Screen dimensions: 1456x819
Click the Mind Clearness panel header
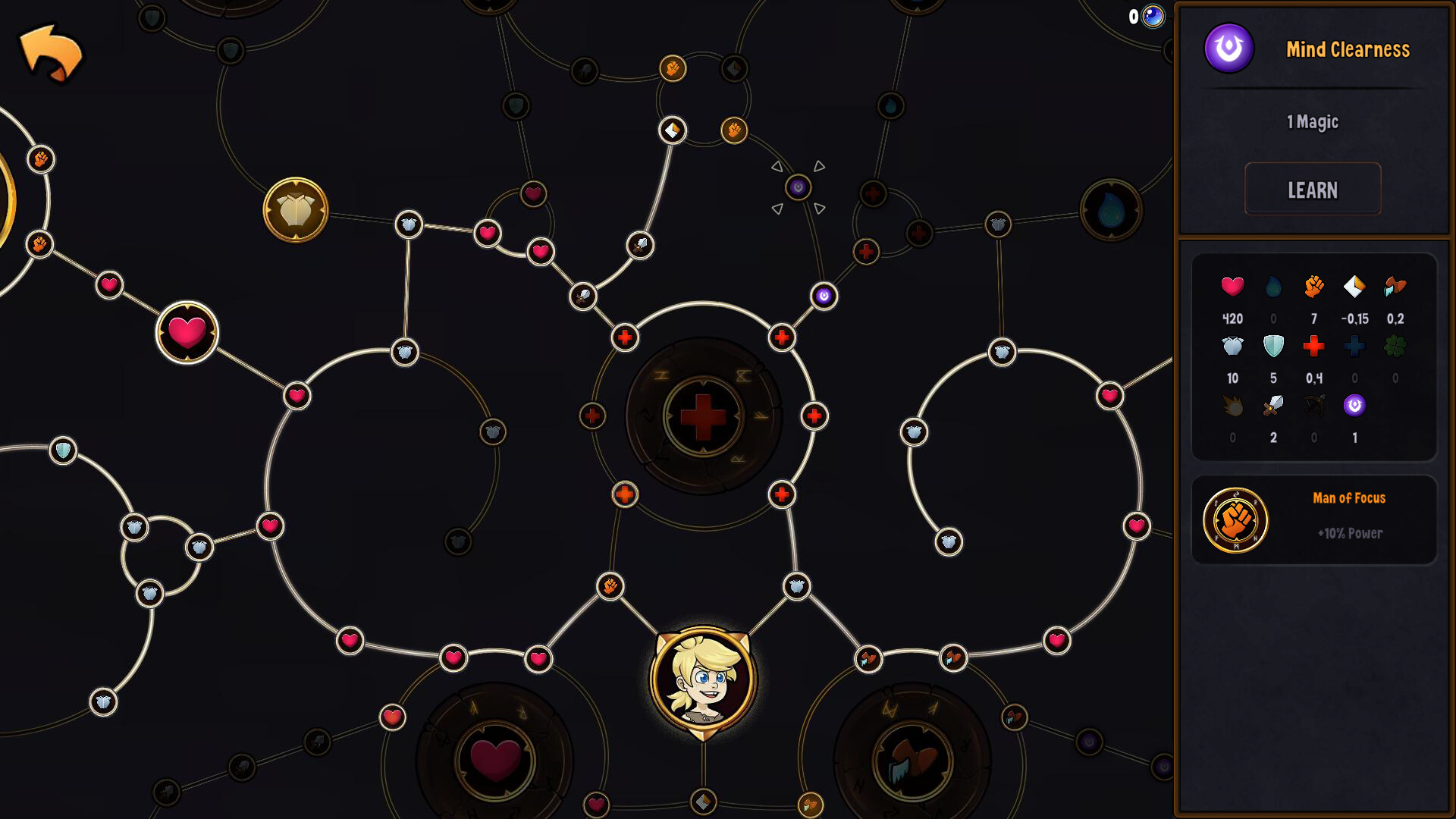1348,49
